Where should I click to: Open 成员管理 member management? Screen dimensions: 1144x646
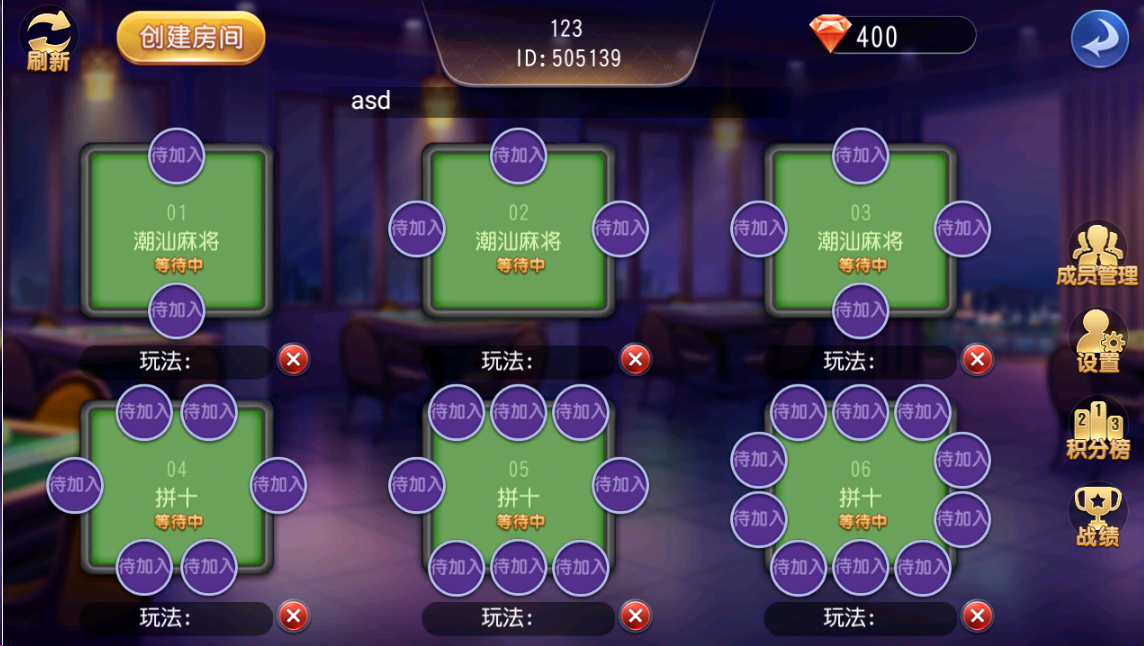(x=1097, y=254)
